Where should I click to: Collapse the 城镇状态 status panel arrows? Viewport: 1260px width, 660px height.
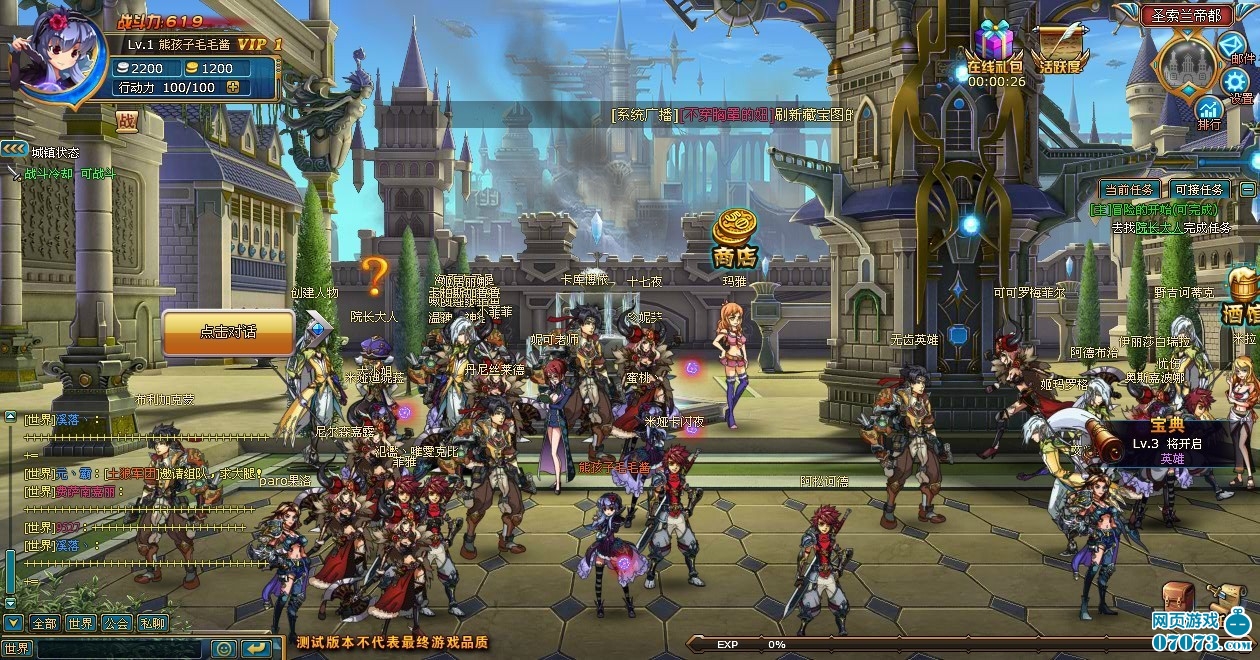(14, 149)
